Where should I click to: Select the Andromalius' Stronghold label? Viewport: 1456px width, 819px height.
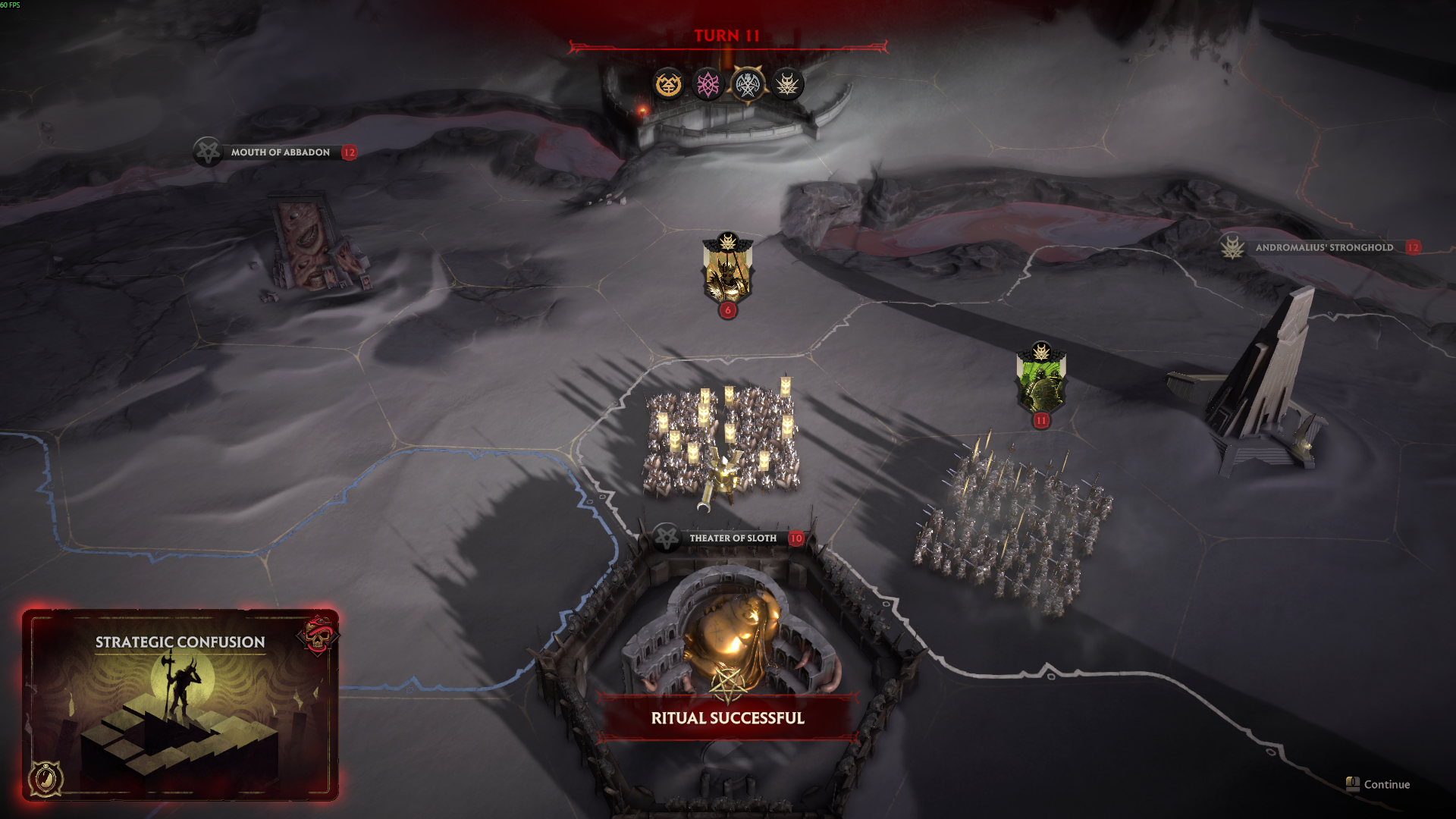[x=1323, y=247]
